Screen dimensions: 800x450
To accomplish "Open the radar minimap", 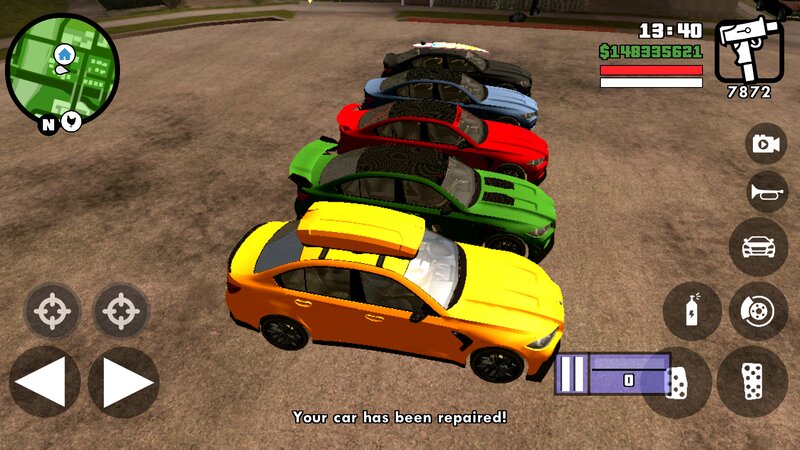I will [62, 68].
